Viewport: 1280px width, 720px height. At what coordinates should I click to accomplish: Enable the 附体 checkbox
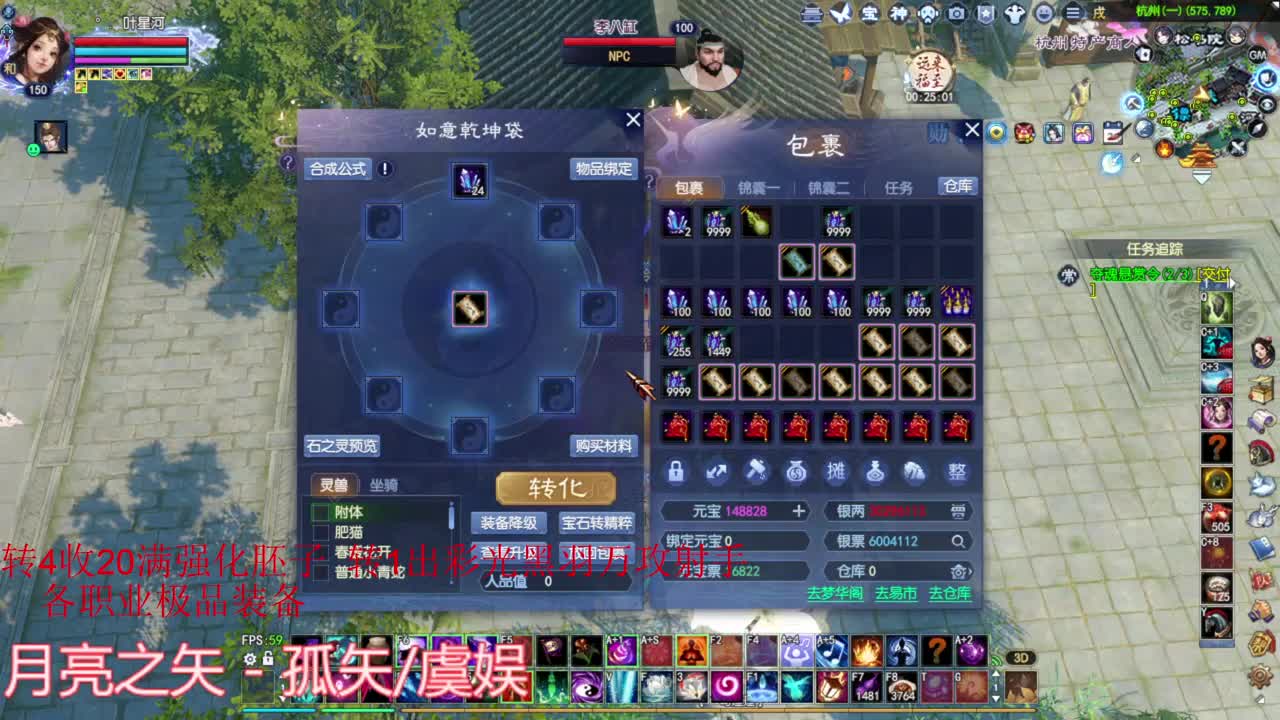click(322, 512)
